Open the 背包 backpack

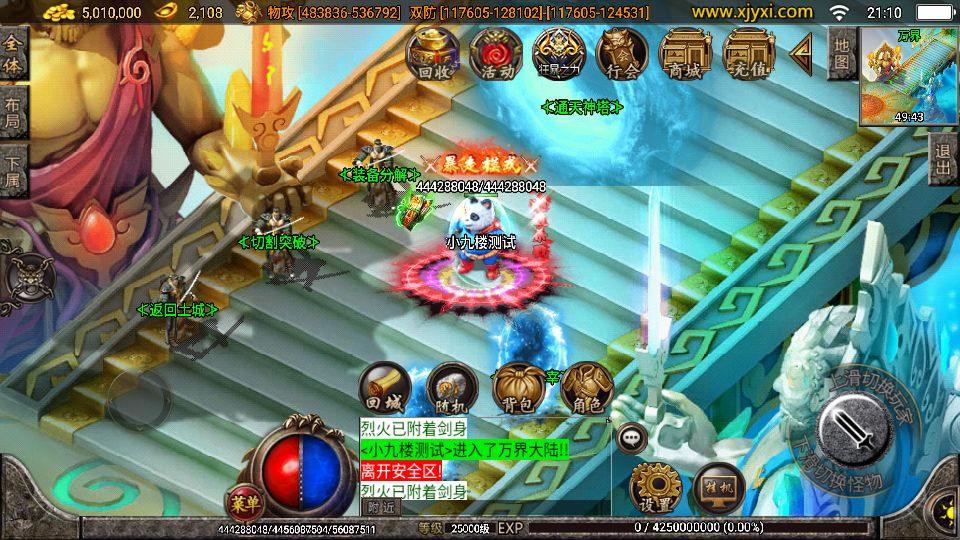click(517, 389)
